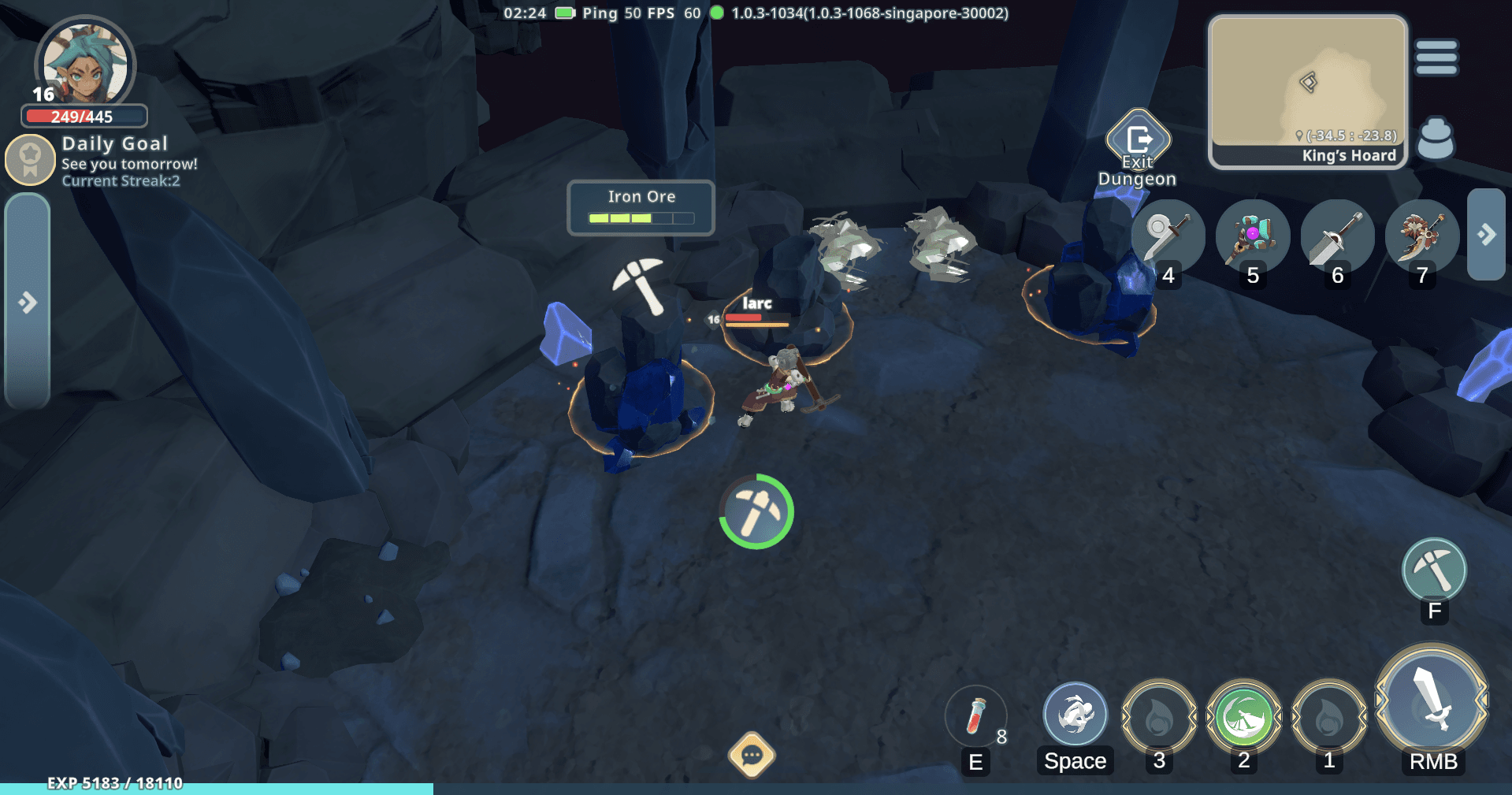Activate the flame ability in slot 3
Screen dimensions: 1512x795
pos(1158,716)
